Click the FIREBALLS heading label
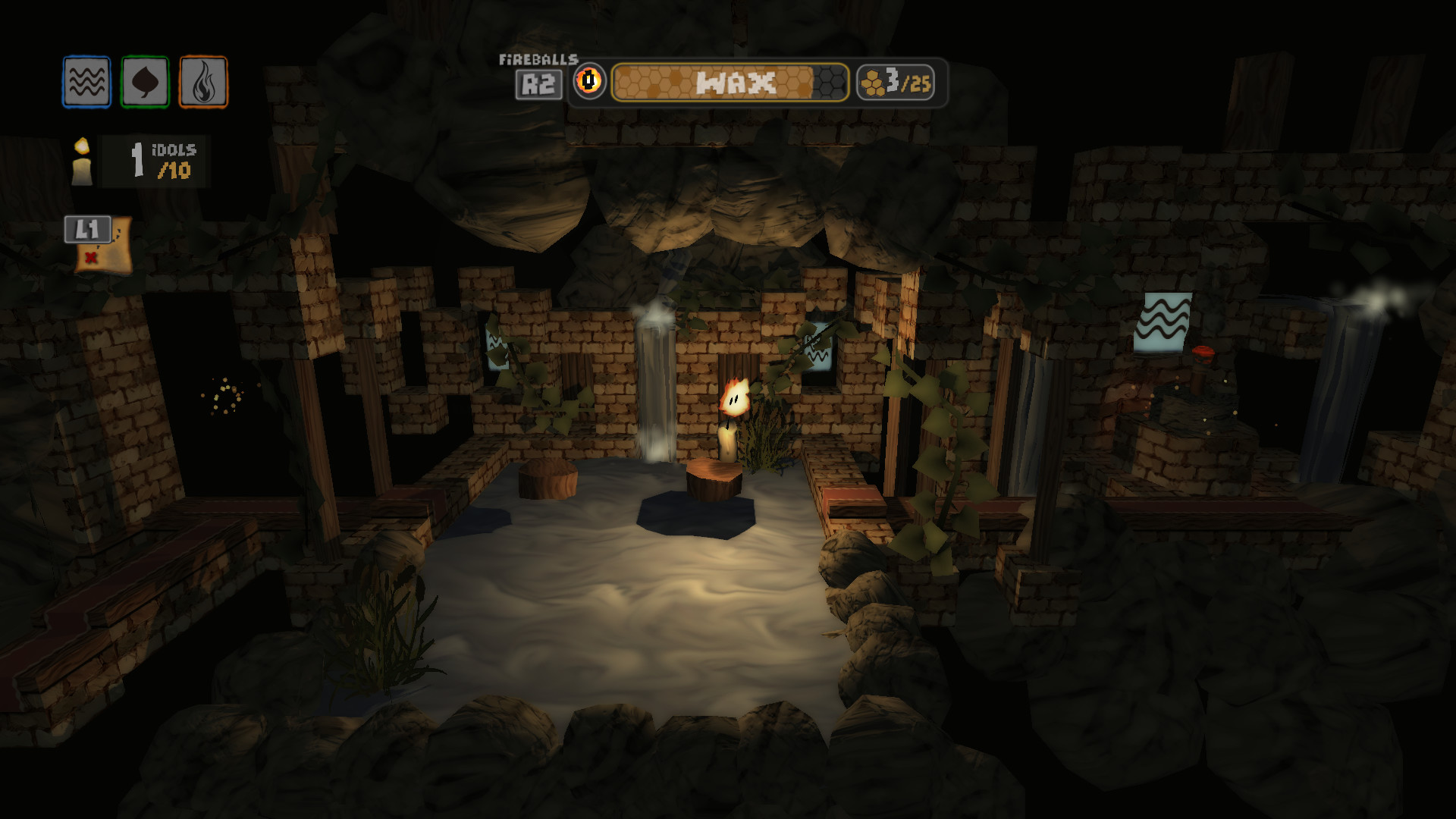The image size is (1456, 819). 538,59
